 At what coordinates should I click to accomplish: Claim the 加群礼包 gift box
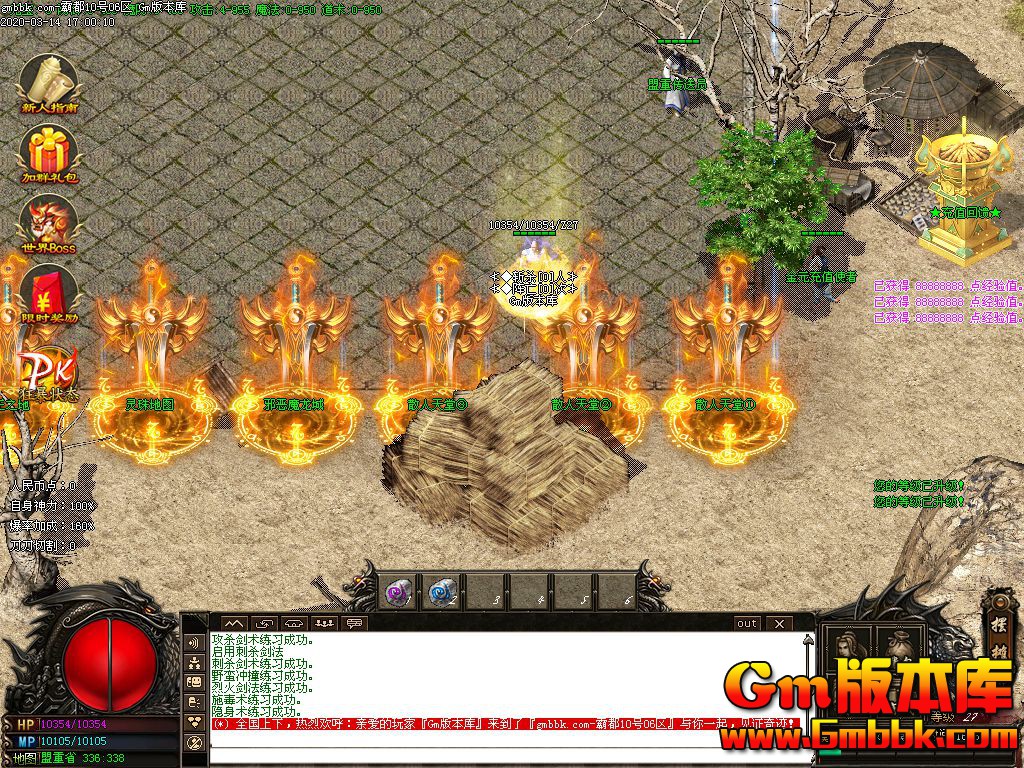48,154
